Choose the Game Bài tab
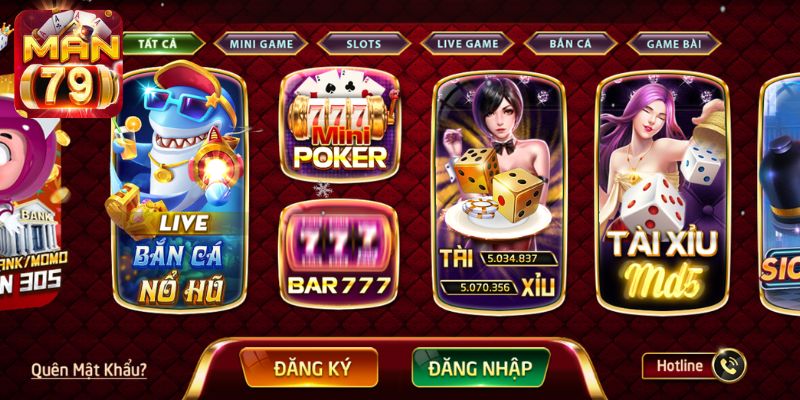 coord(672,43)
